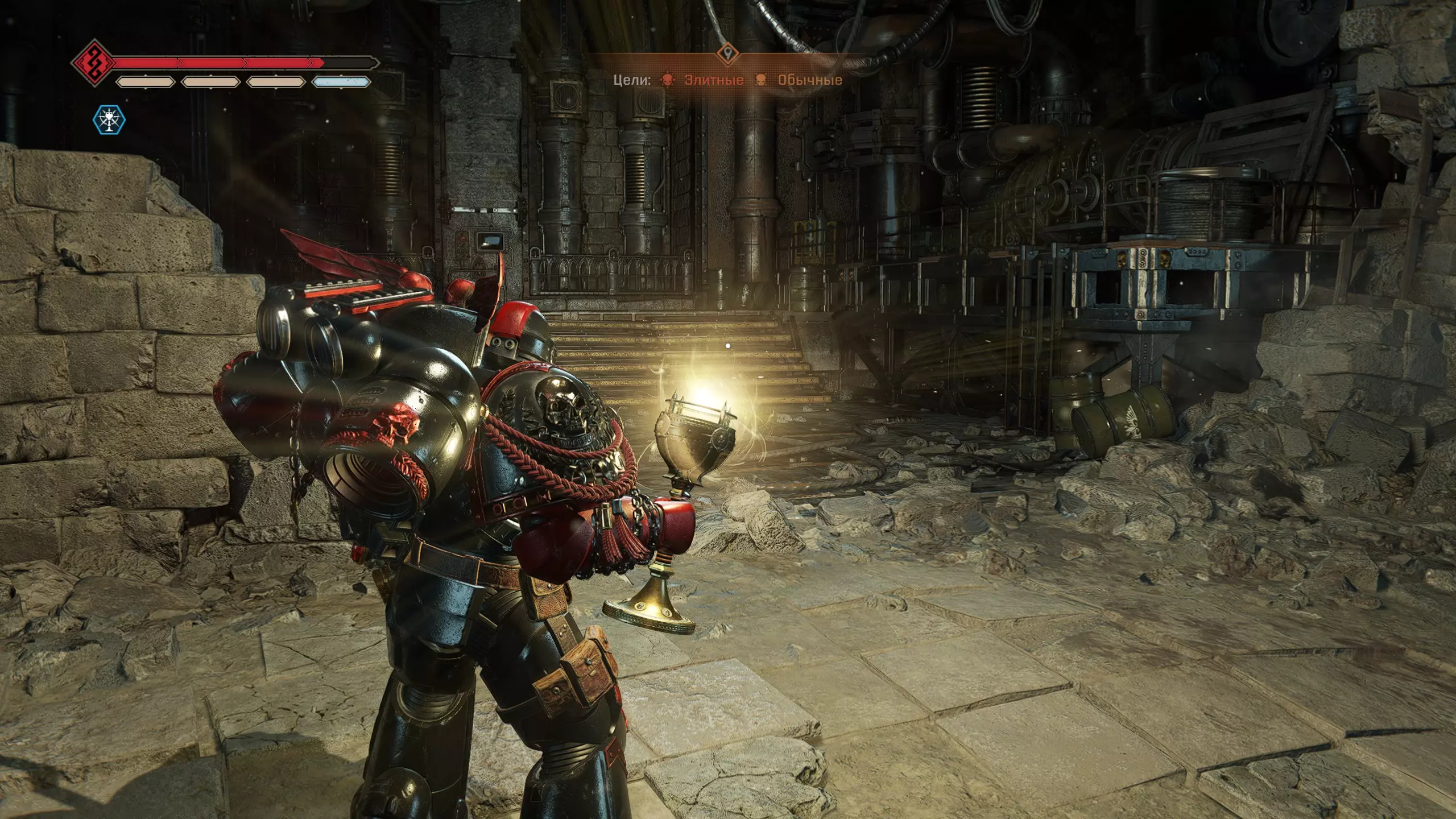Click the objective marker on the compass

[727, 55]
